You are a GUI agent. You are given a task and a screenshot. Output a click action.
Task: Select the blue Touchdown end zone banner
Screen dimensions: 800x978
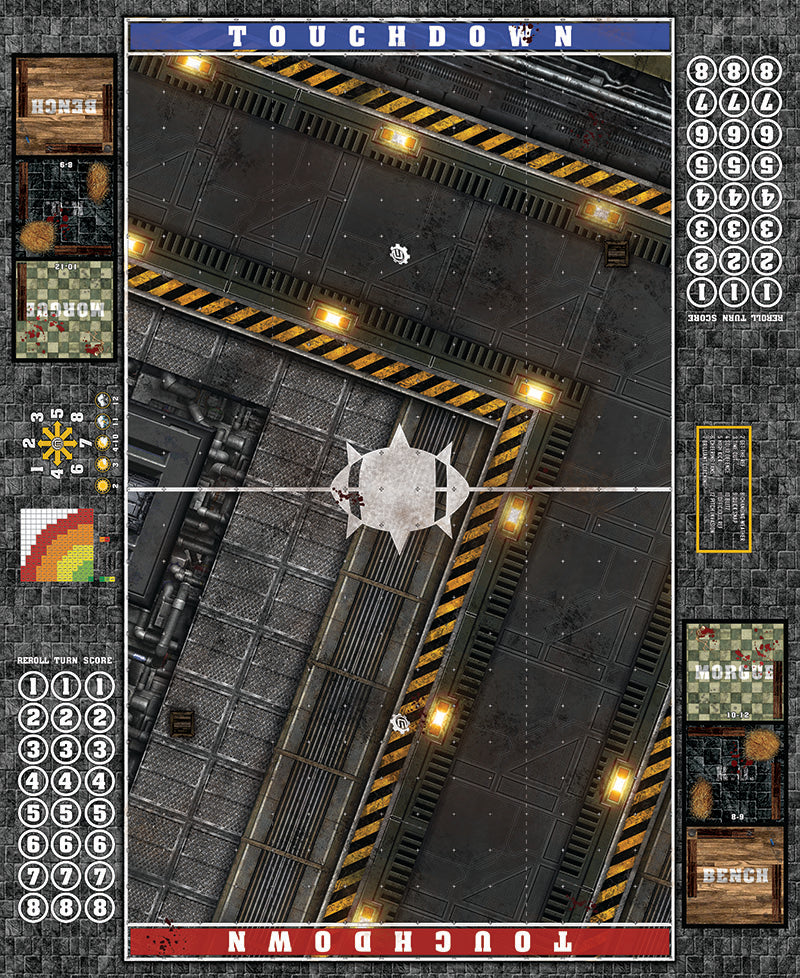[x=399, y=37]
